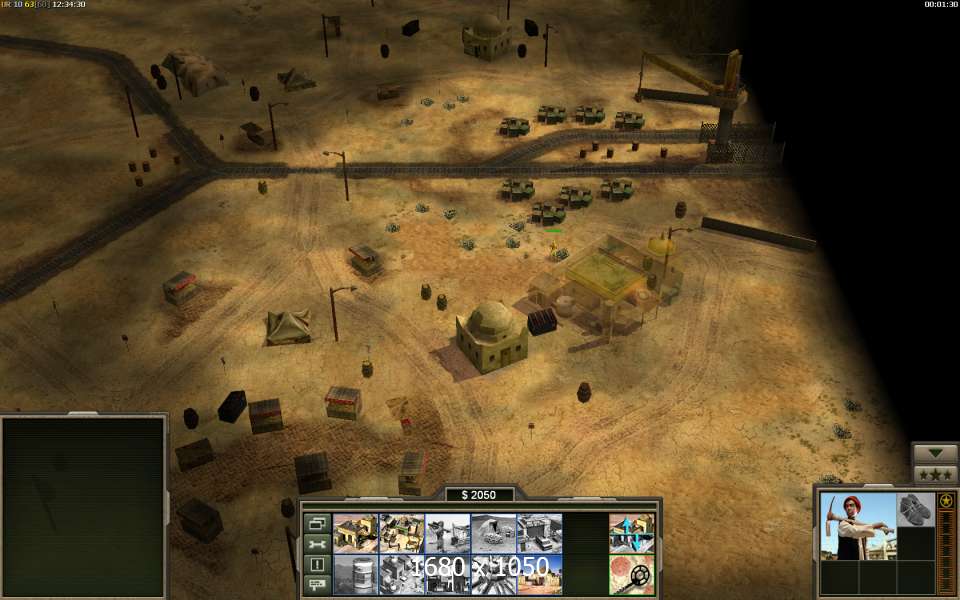The height and width of the screenshot is (600, 960).
Task: Select the worker portrait with pickaxe
Action: pyautogui.click(x=858, y=526)
